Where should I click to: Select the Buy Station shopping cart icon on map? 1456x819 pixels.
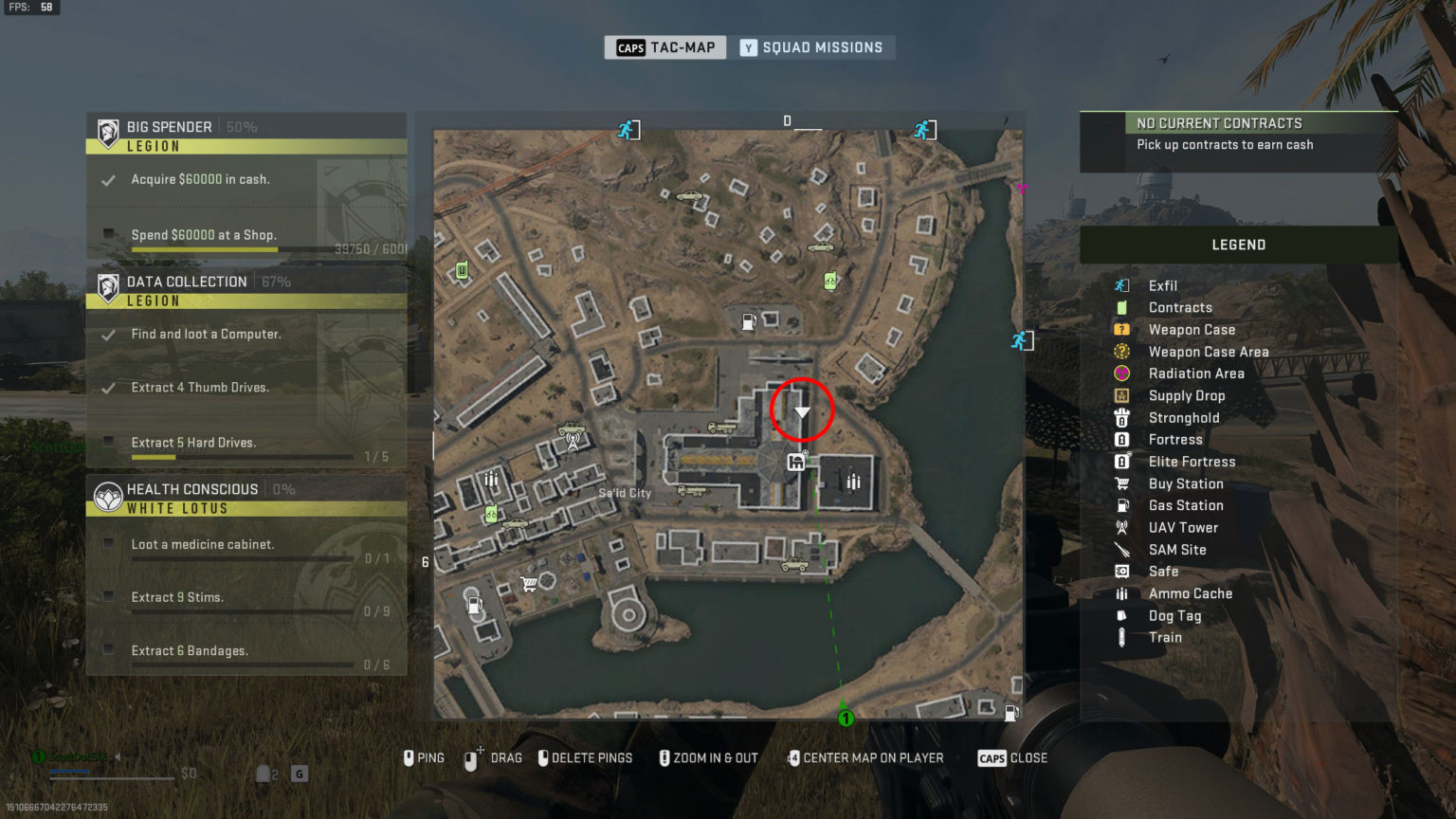coord(531,582)
